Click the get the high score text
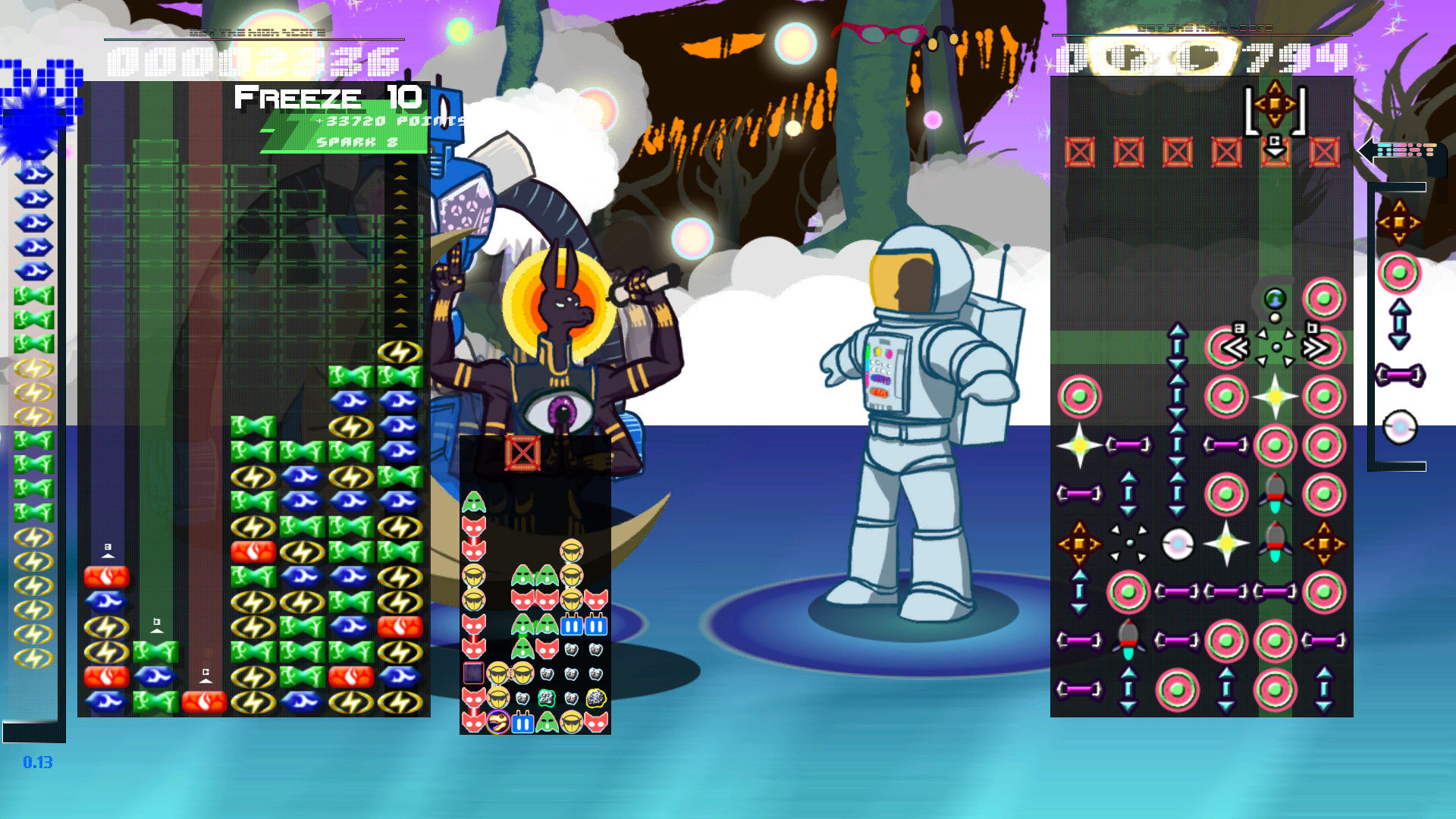1456x819 pixels. click(x=259, y=33)
